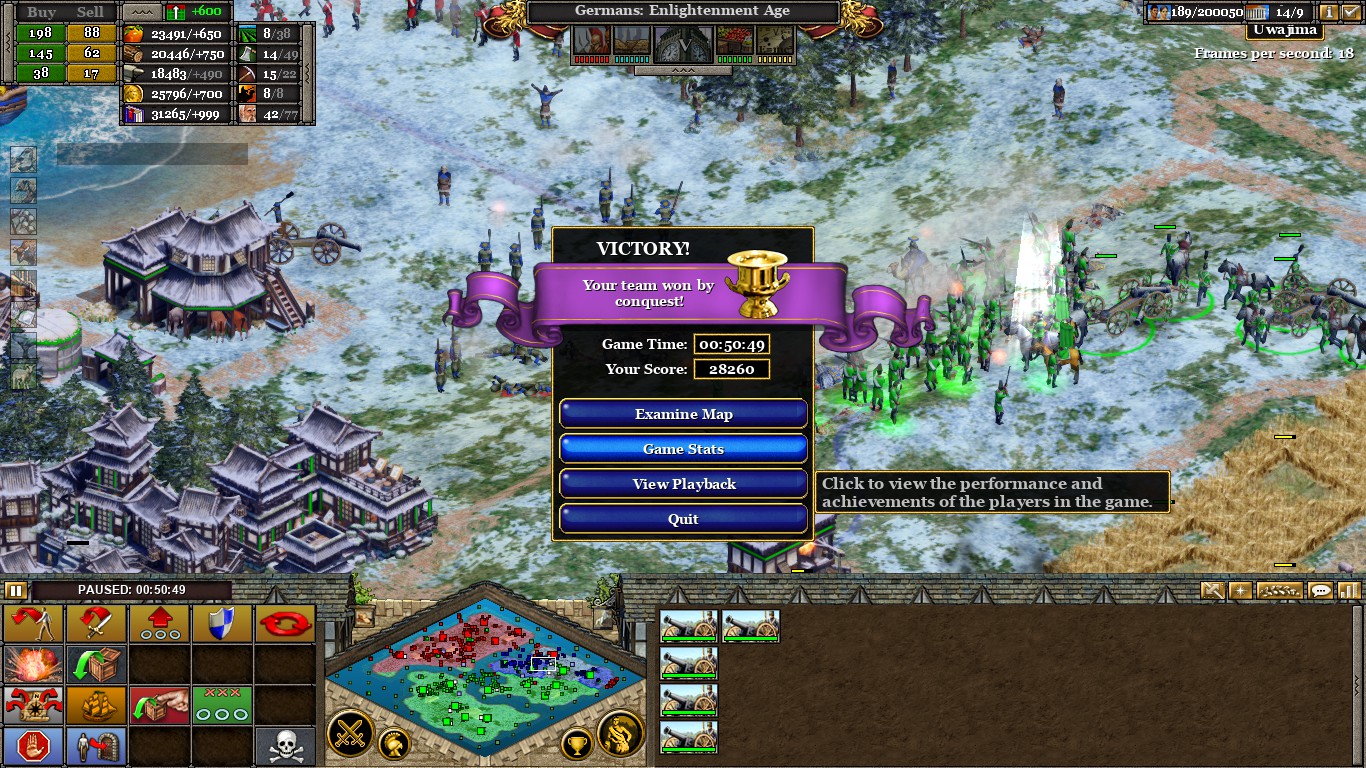Click the Garrison into building icon
1366x768 pixels.
tap(96, 745)
